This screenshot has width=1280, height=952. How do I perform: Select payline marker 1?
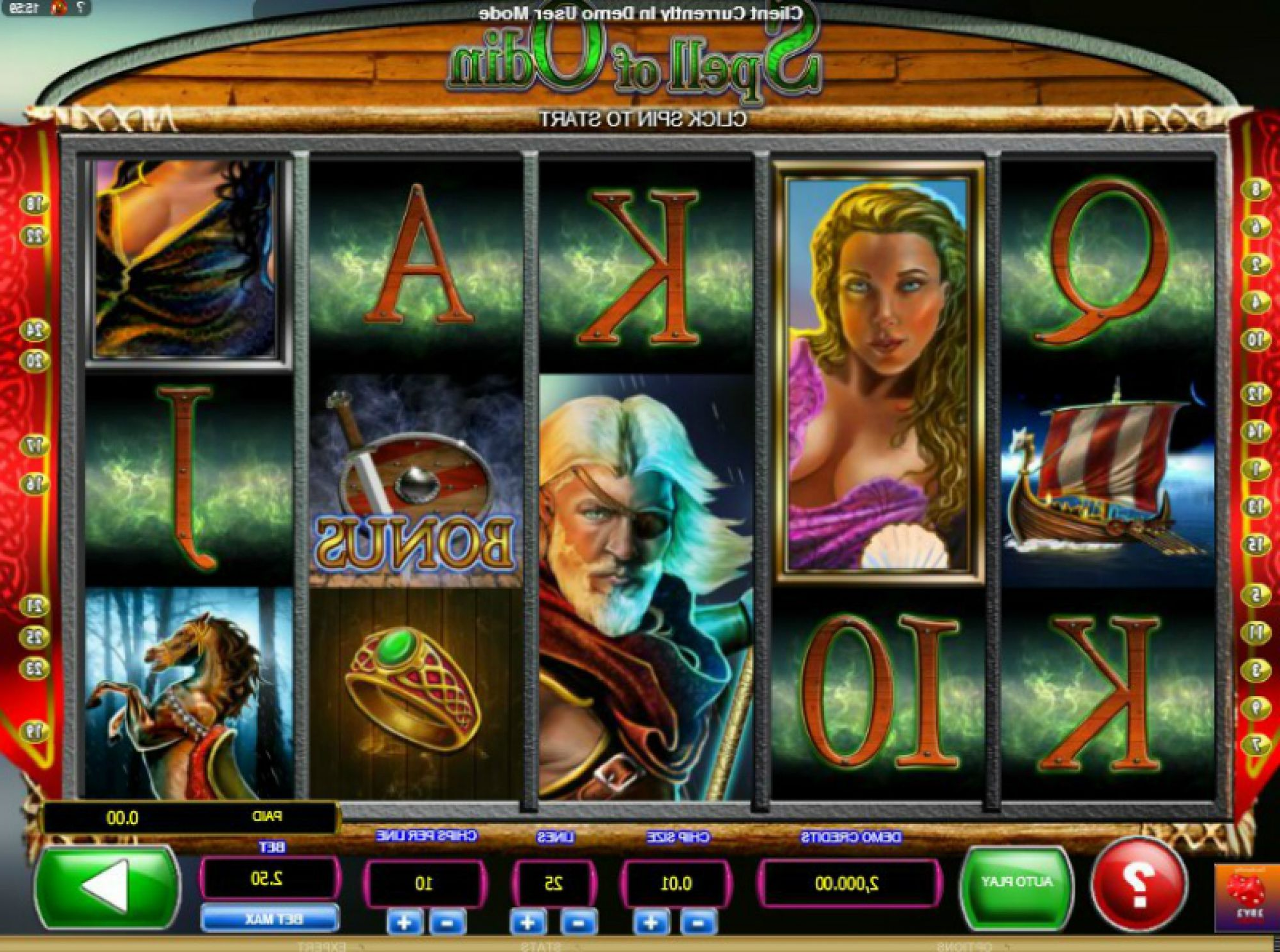(1255, 469)
